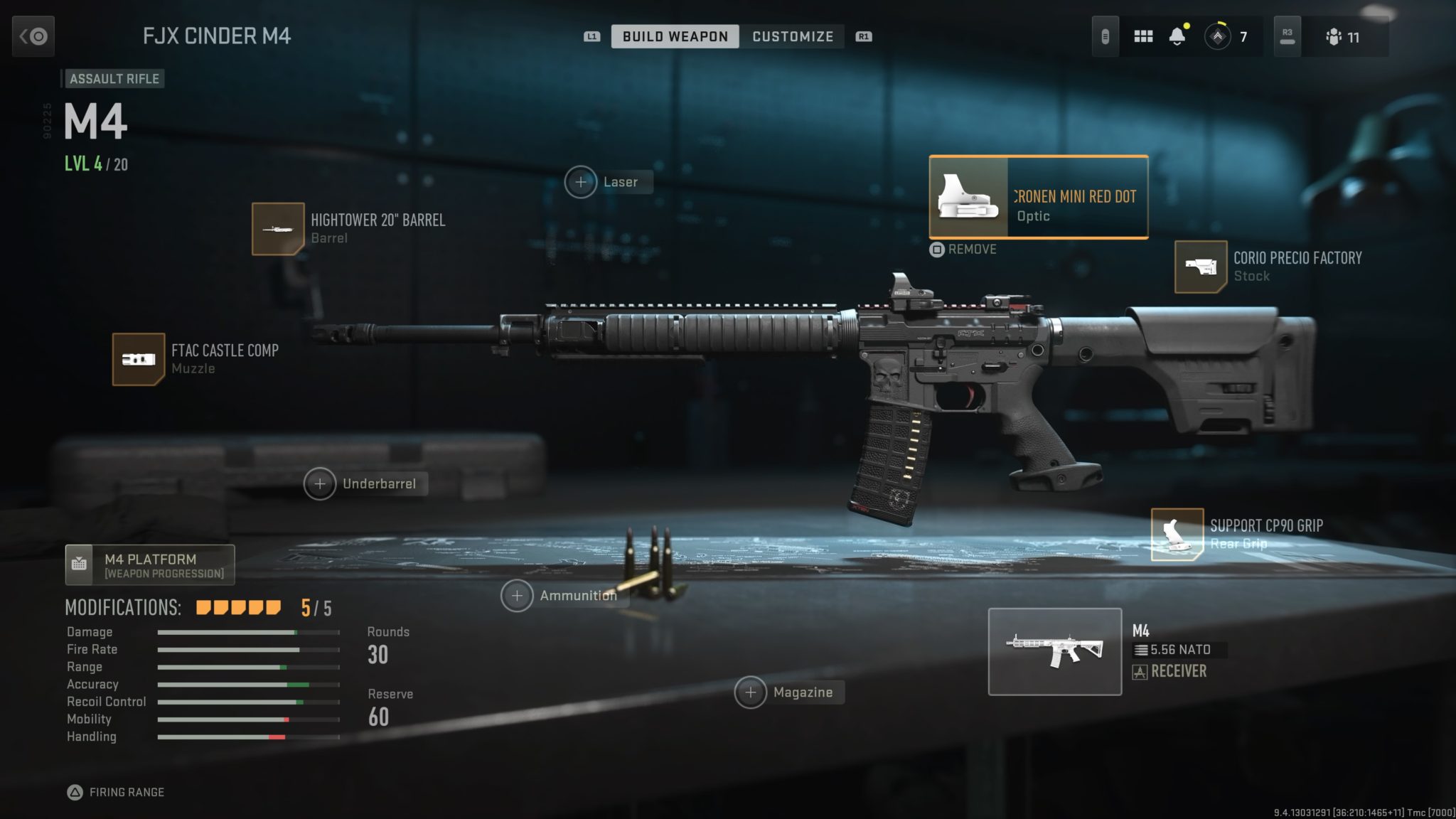Open the Magazine attachment slot

751,692
